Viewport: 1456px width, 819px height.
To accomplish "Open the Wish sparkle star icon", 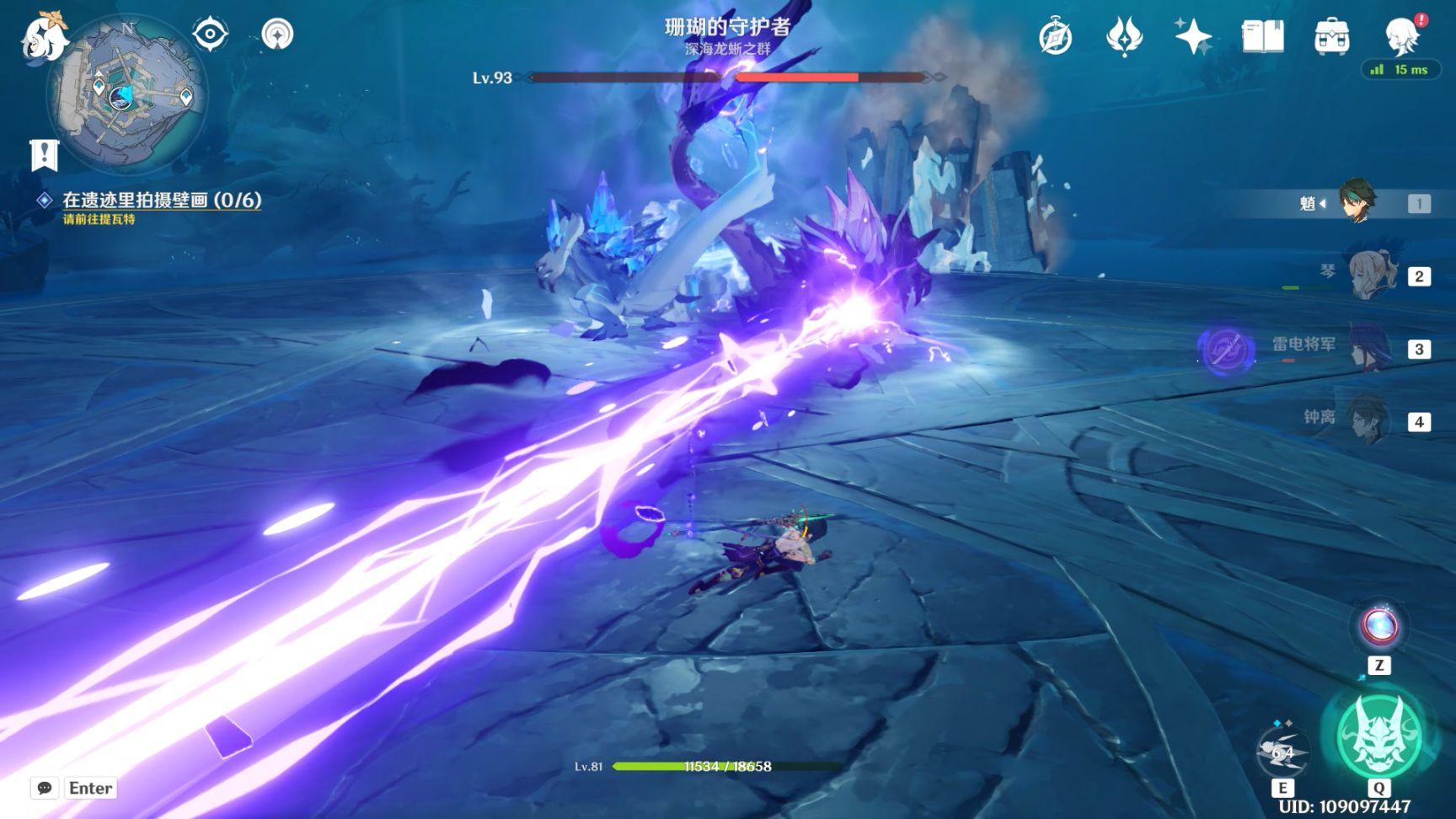I will point(1193,37).
